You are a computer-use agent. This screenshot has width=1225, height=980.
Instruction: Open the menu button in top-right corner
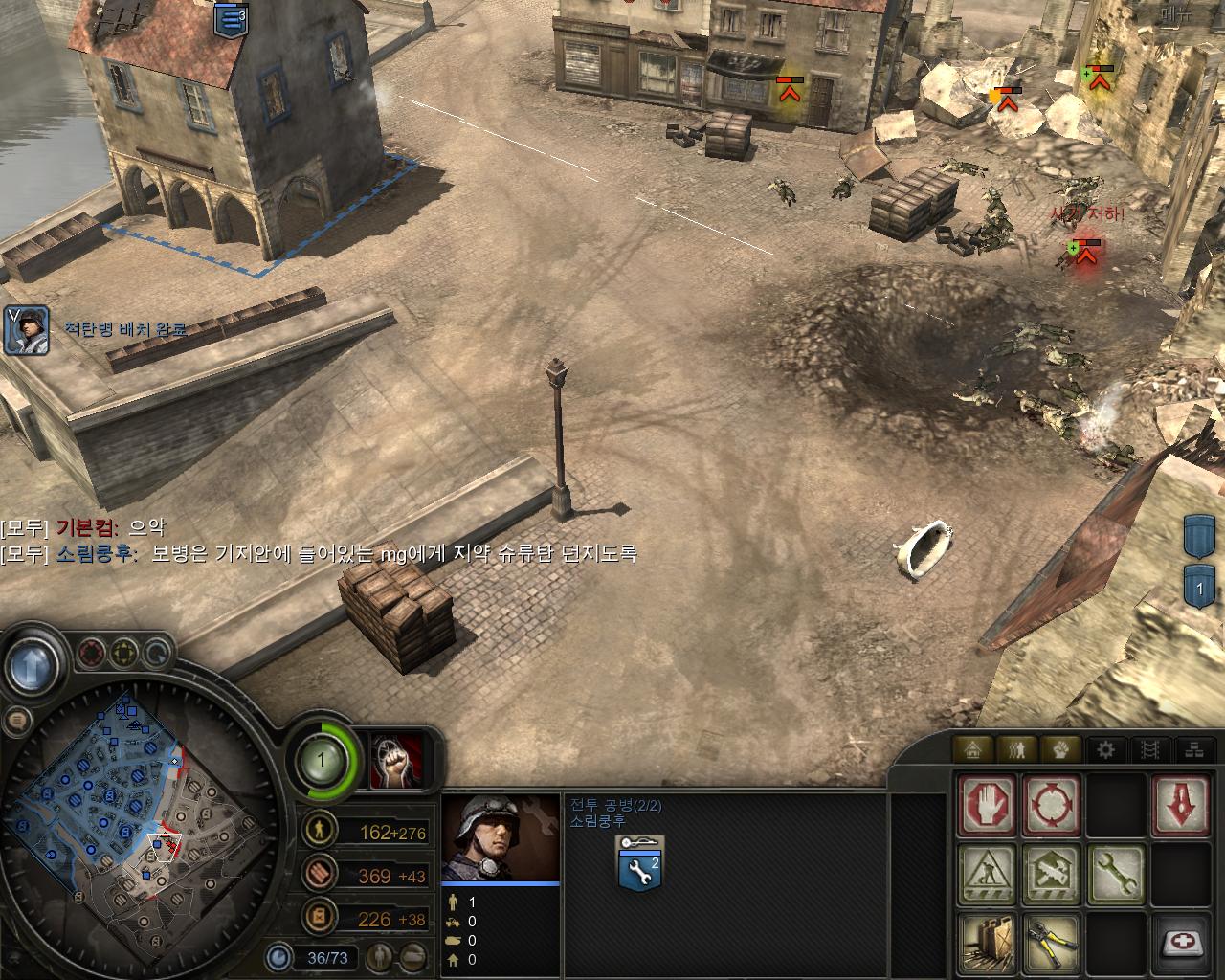coord(1175,13)
